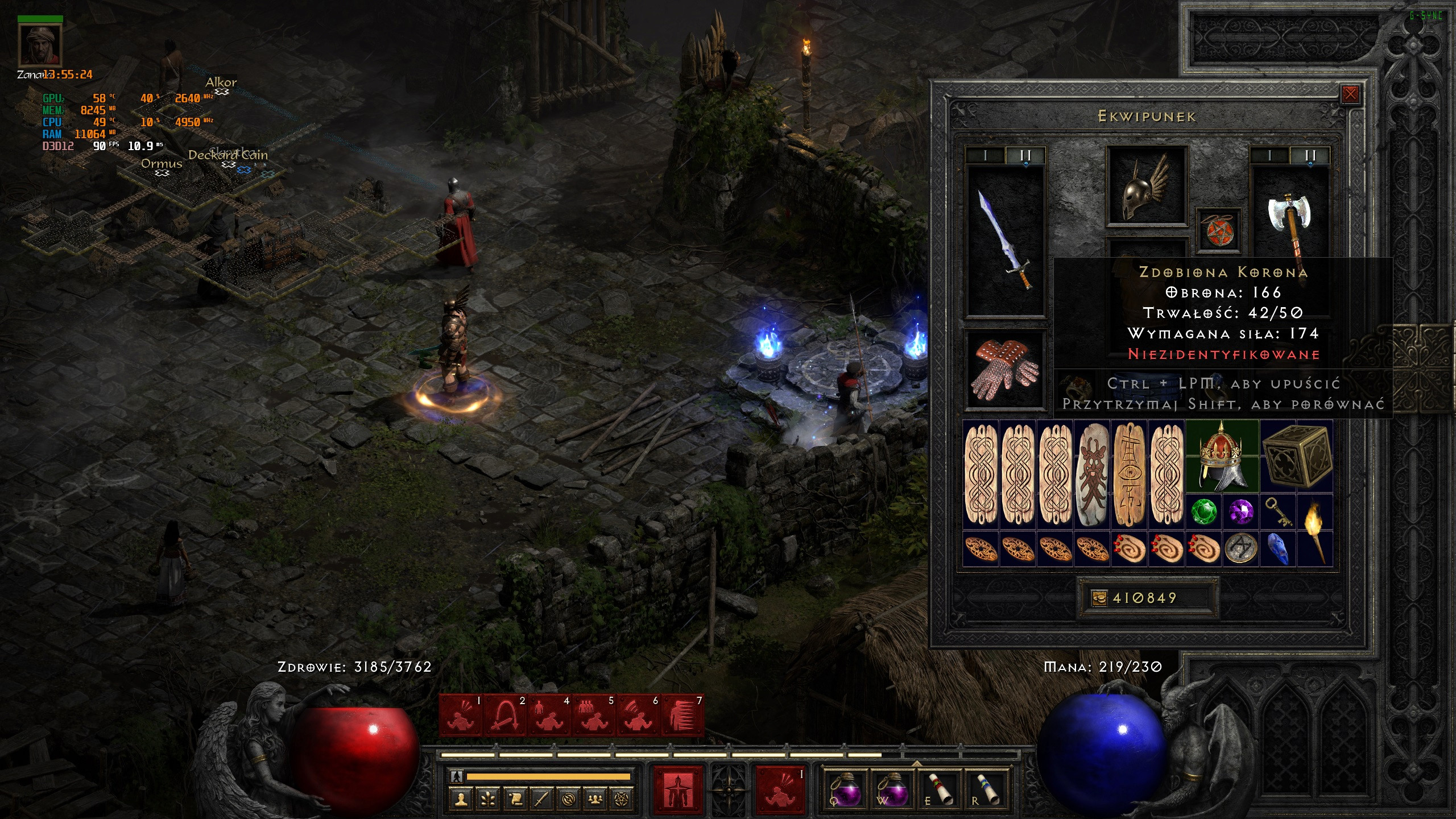Image resolution: width=1456 pixels, height=819 pixels.
Task: Select the Horadric Cube in the inventory
Action: point(1296,456)
